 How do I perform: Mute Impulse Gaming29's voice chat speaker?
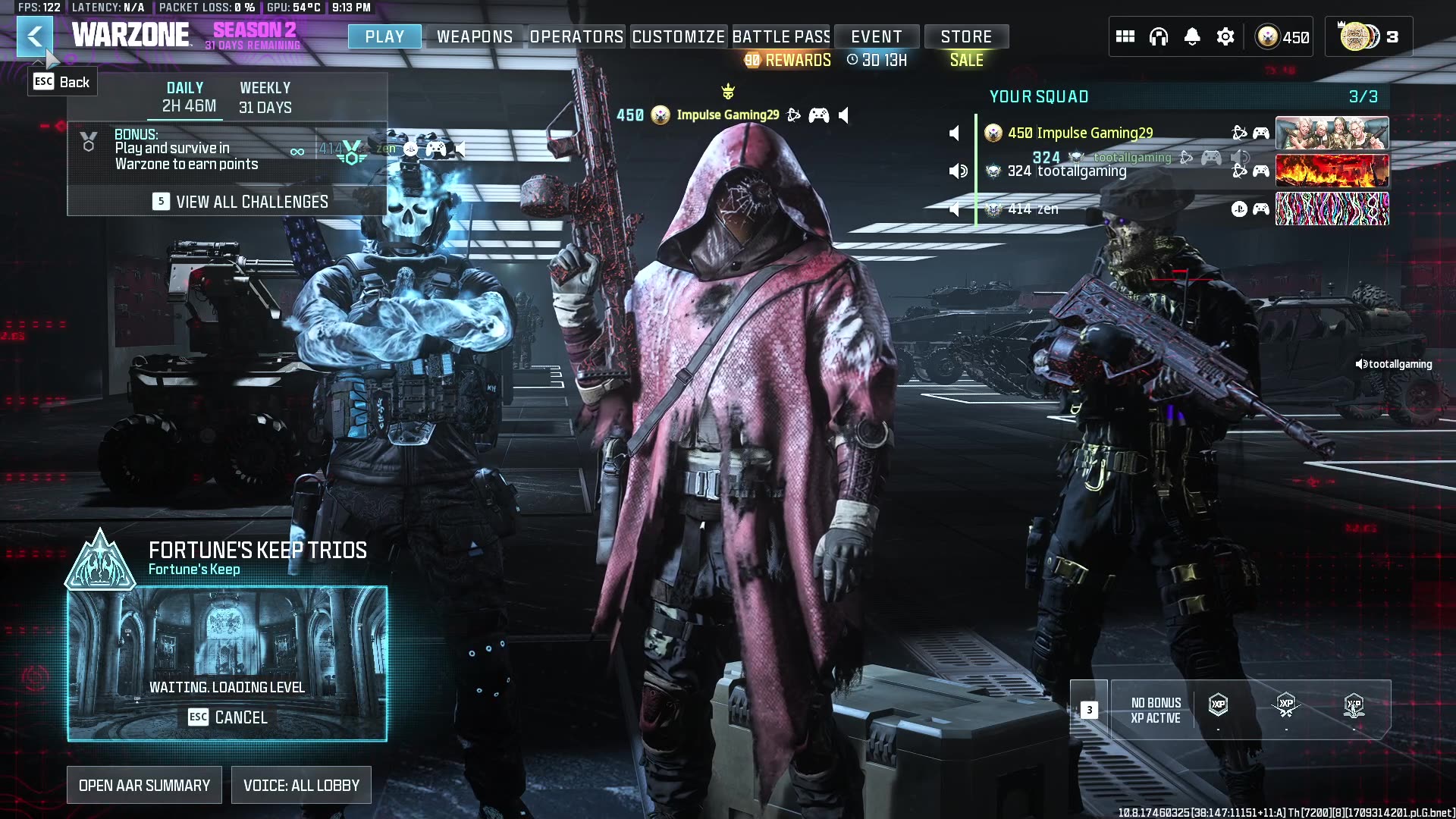pyautogui.click(x=954, y=133)
